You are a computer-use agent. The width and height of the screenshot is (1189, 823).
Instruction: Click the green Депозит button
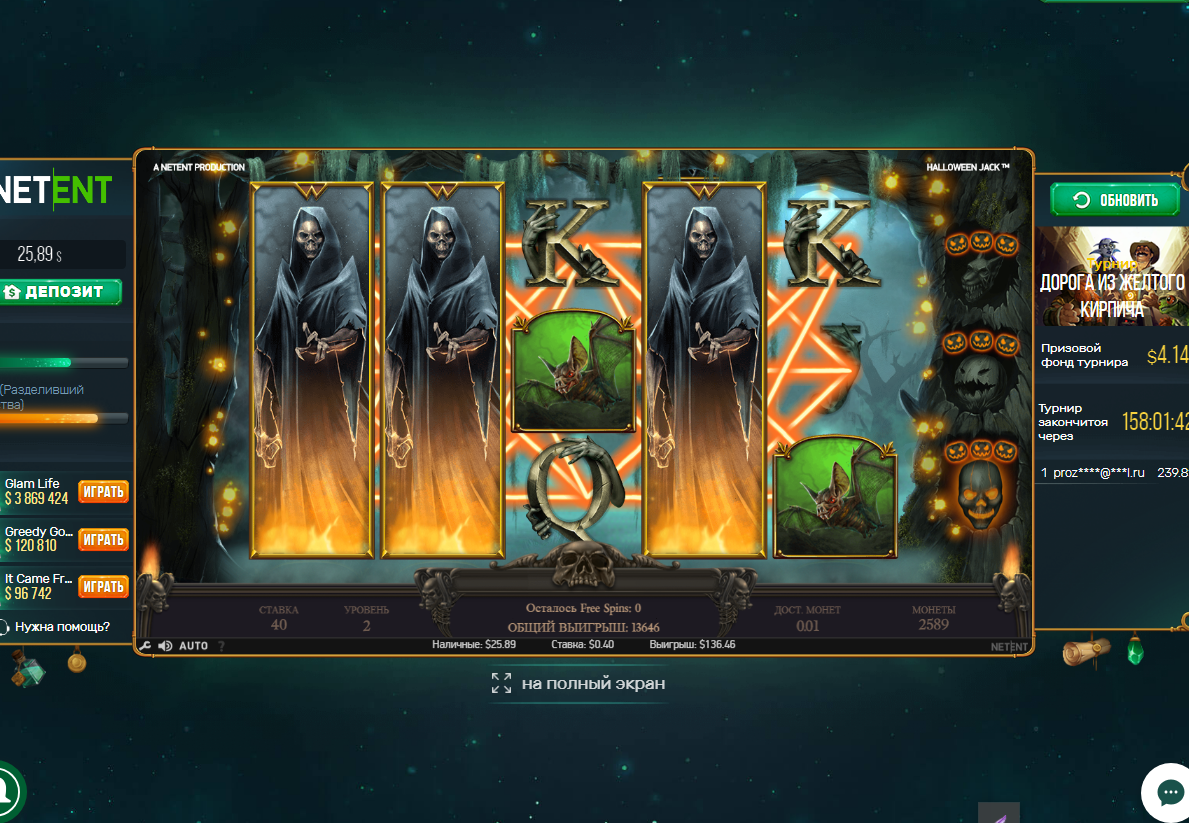click(61, 292)
